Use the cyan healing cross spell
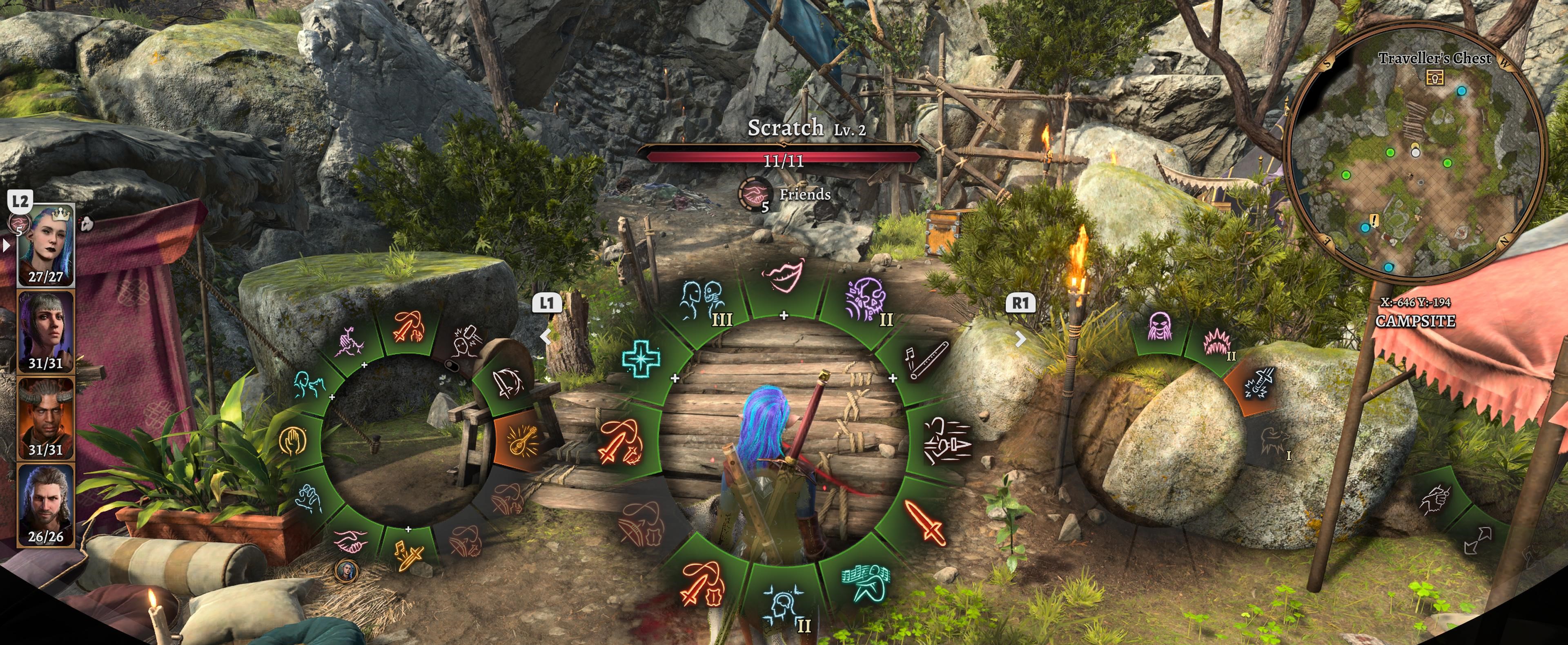The image size is (1568, 645). coord(641,358)
